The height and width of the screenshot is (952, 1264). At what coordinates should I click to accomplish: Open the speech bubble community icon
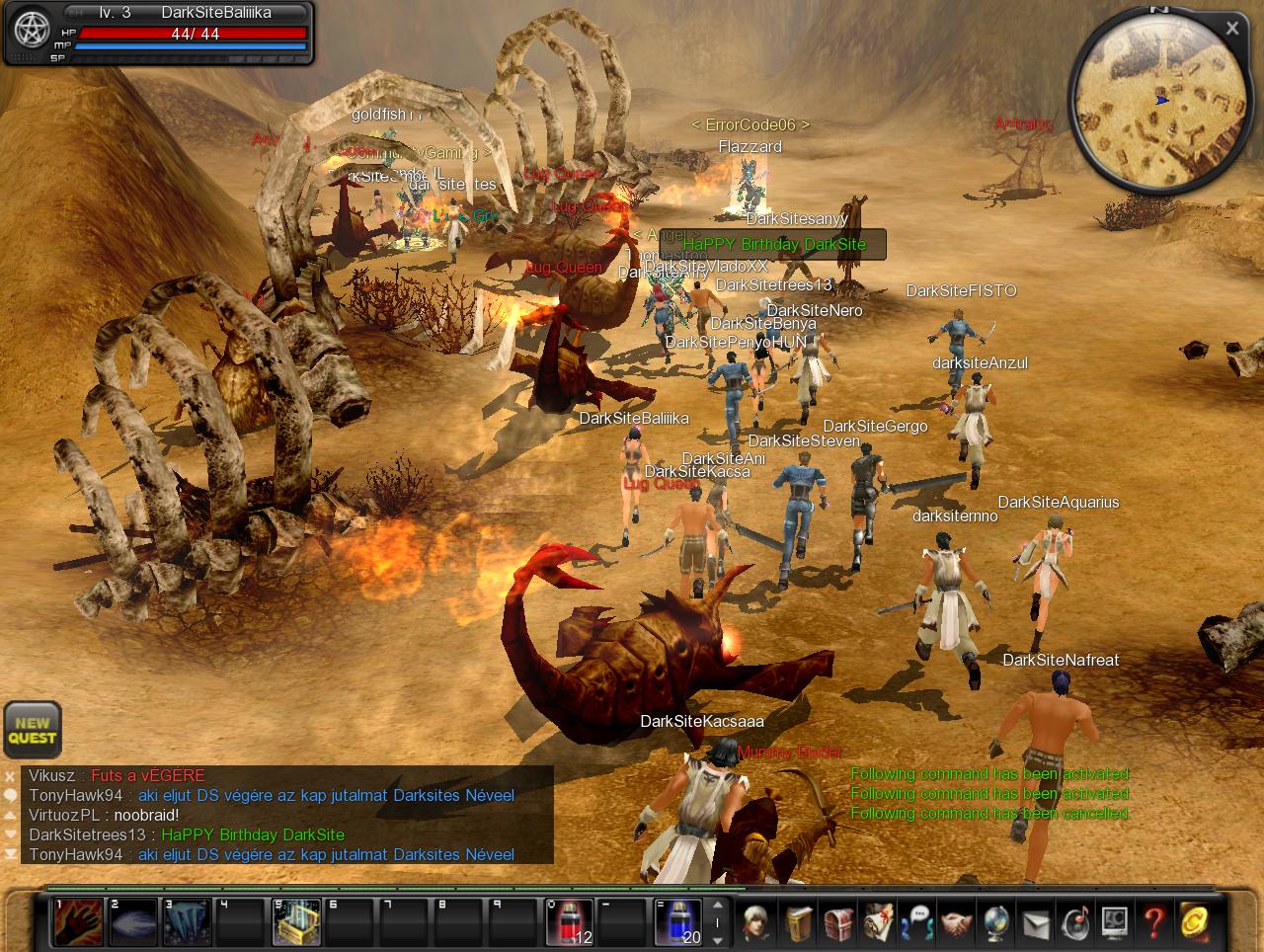click(917, 922)
